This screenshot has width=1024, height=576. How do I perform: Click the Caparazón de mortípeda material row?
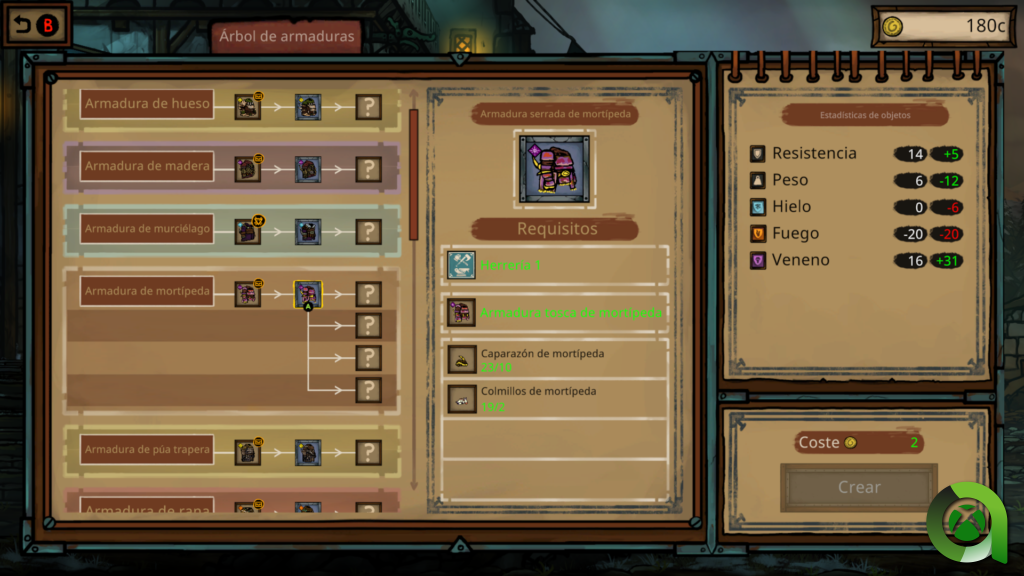tap(555, 359)
